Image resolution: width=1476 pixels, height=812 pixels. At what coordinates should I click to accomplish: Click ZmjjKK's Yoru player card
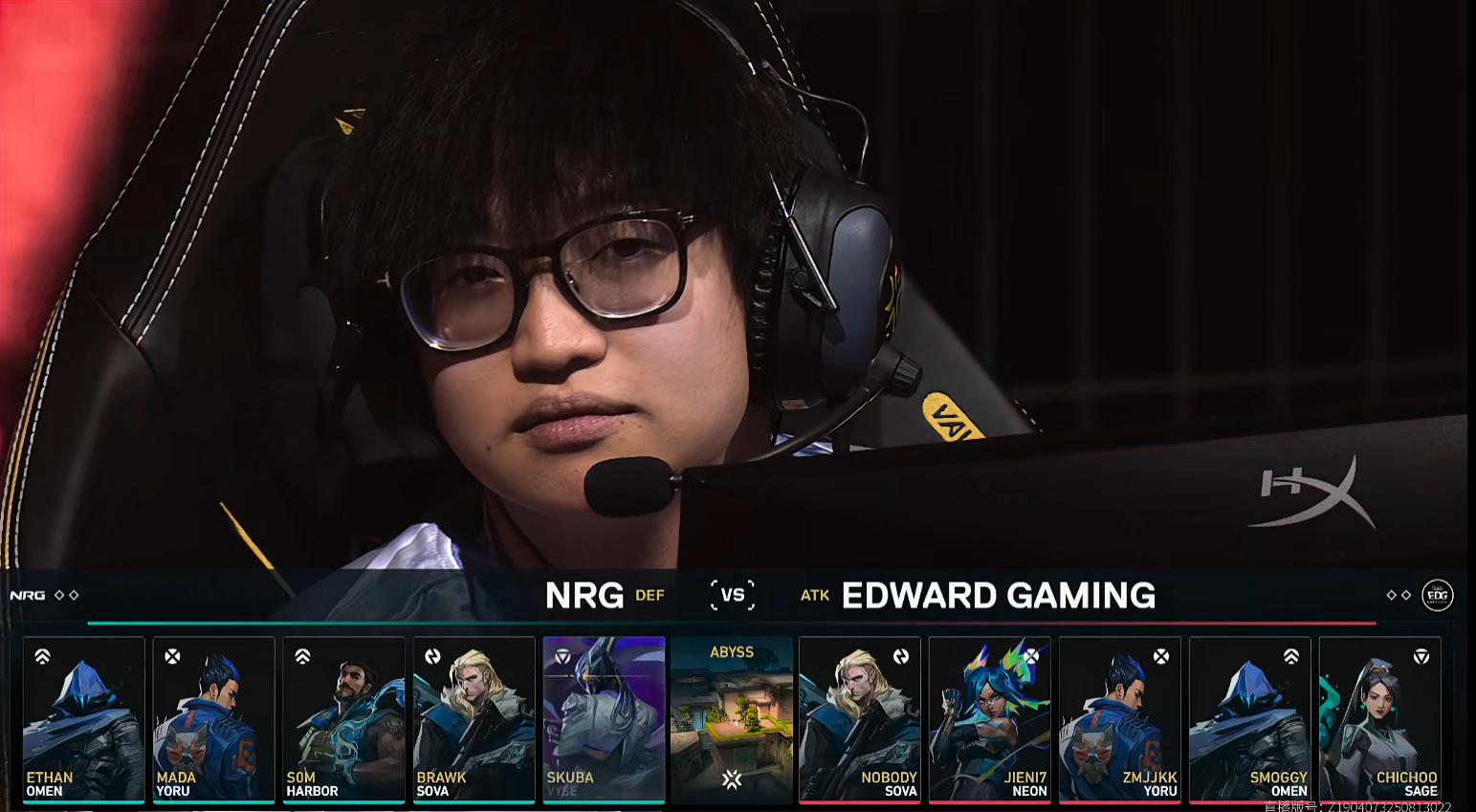click(1120, 719)
